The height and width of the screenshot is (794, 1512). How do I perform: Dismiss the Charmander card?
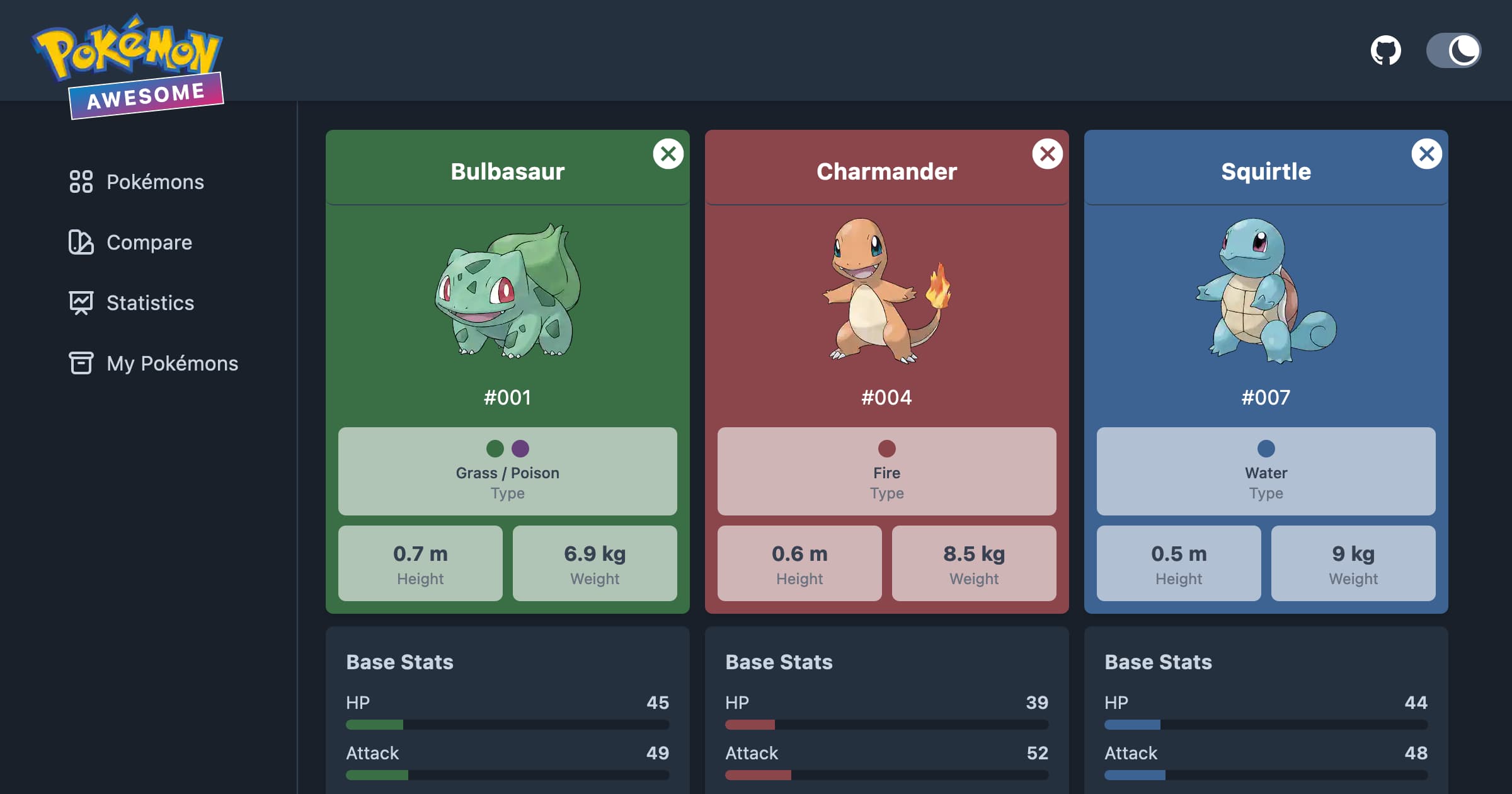click(1048, 153)
